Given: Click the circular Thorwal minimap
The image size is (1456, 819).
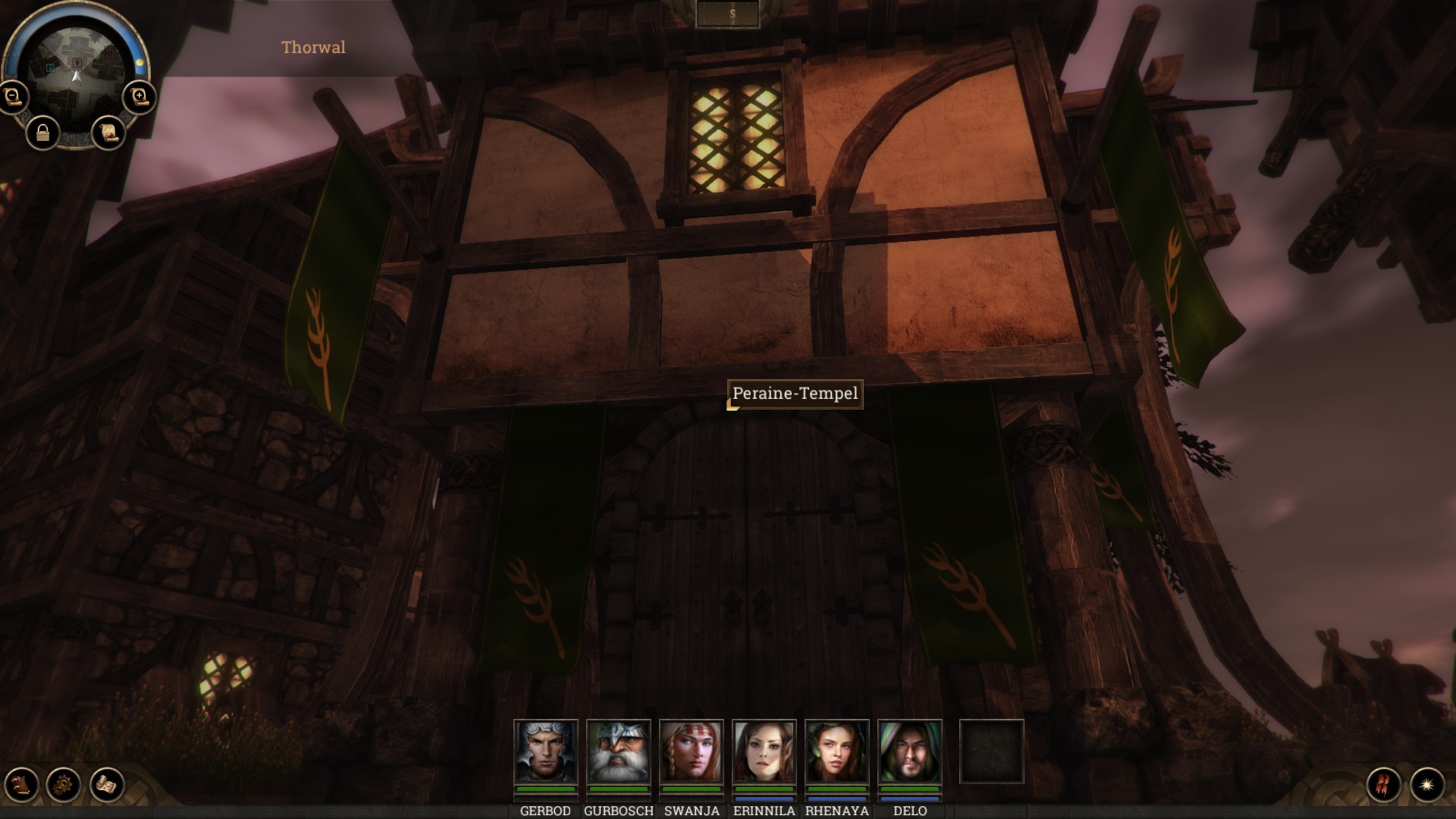Looking at the screenshot, I should 76,67.
